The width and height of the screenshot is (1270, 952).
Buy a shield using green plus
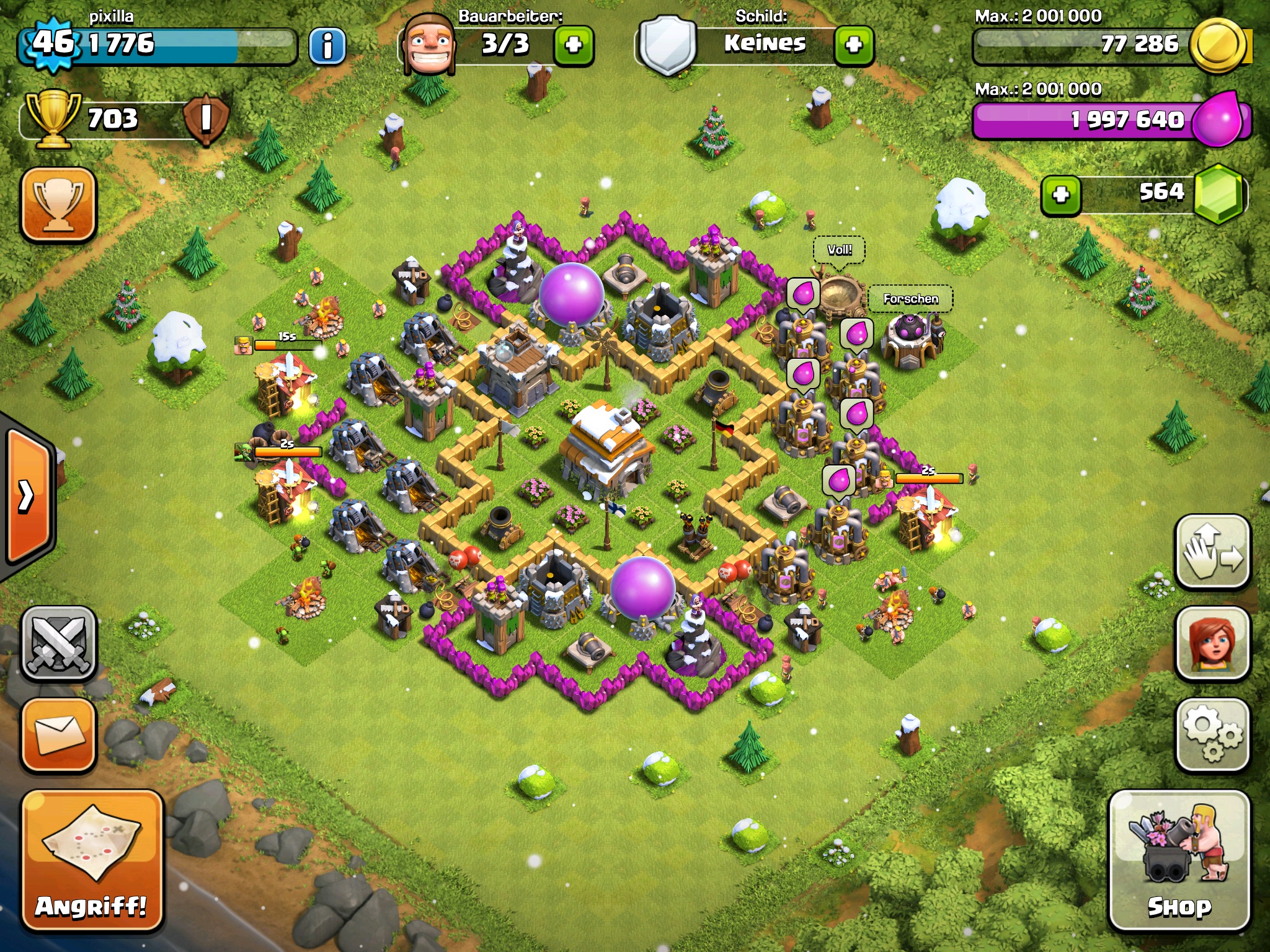[x=854, y=45]
